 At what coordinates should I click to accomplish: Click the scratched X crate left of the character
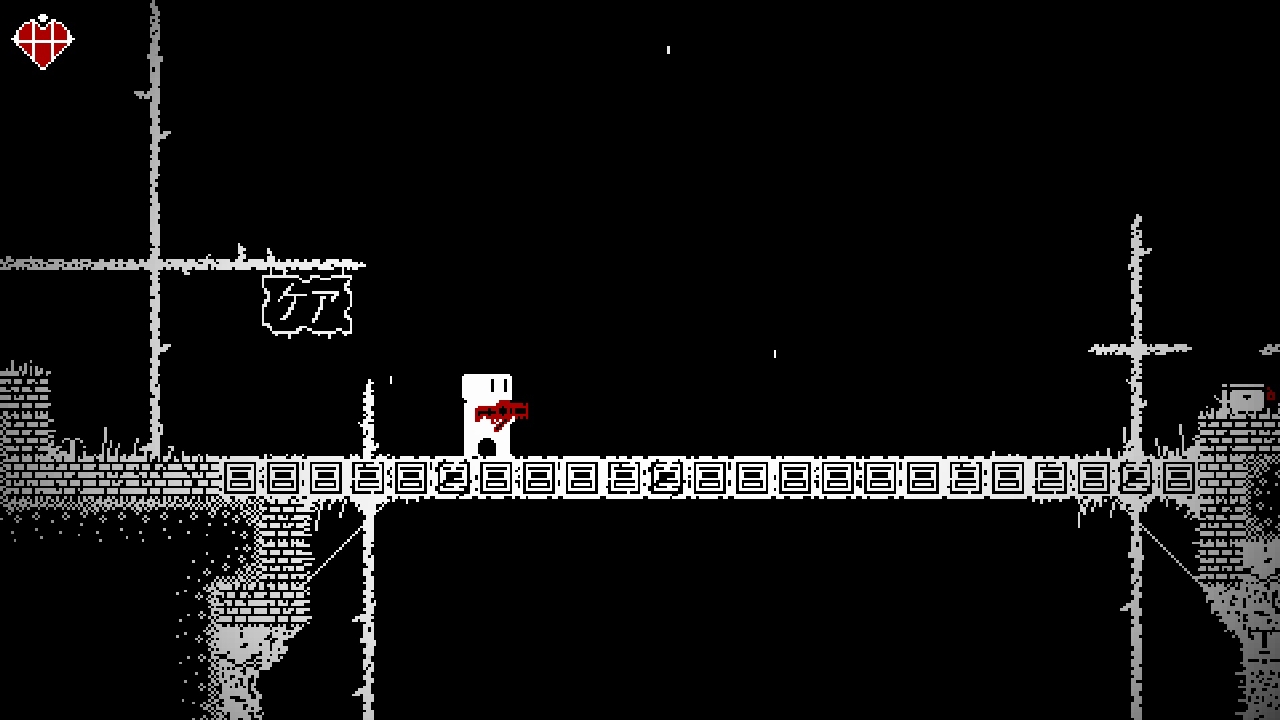coord(452,478)
